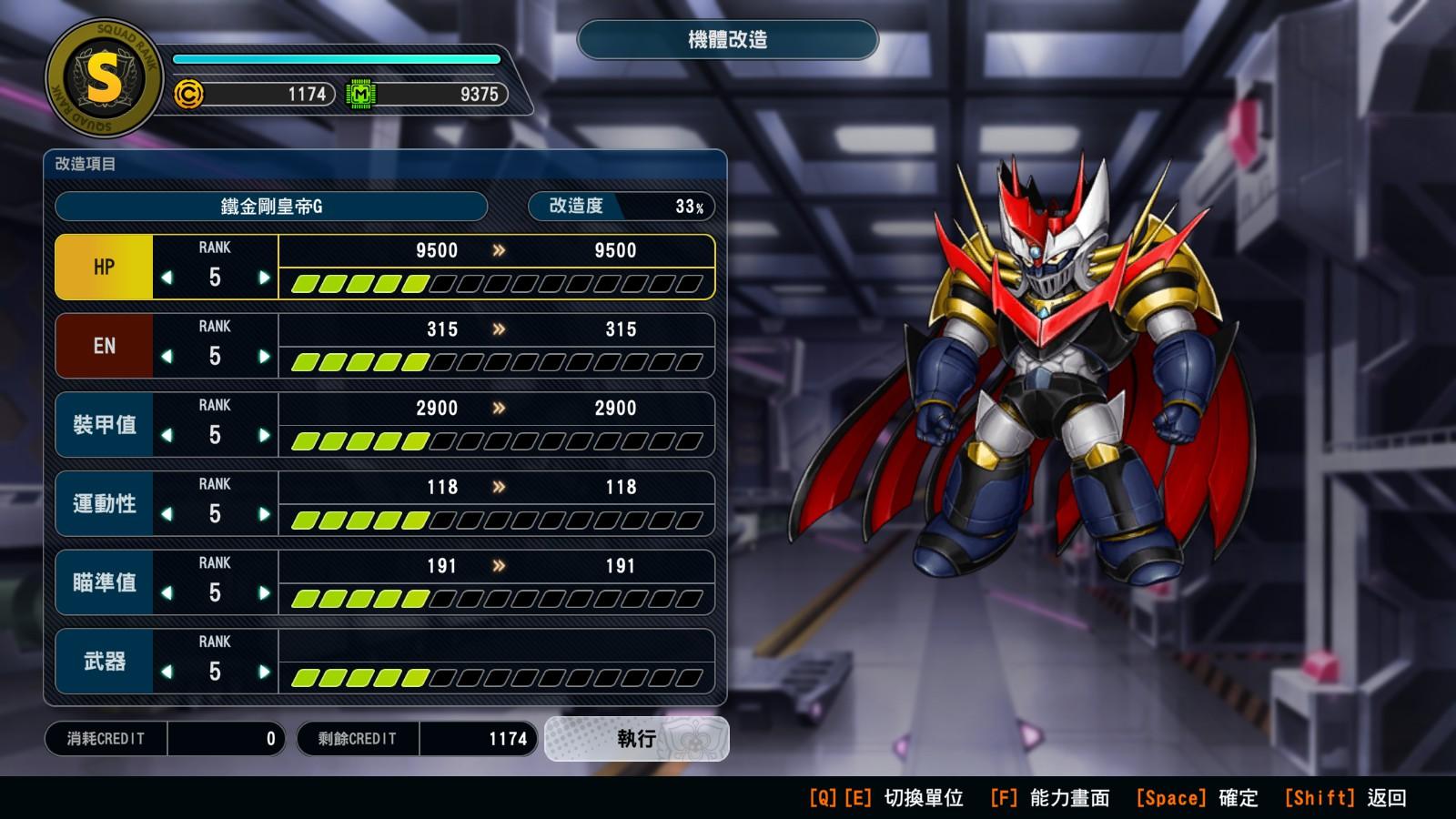
Task: Decrease the 裝甲值 armor rank
Action: click(x=167, y=435)
